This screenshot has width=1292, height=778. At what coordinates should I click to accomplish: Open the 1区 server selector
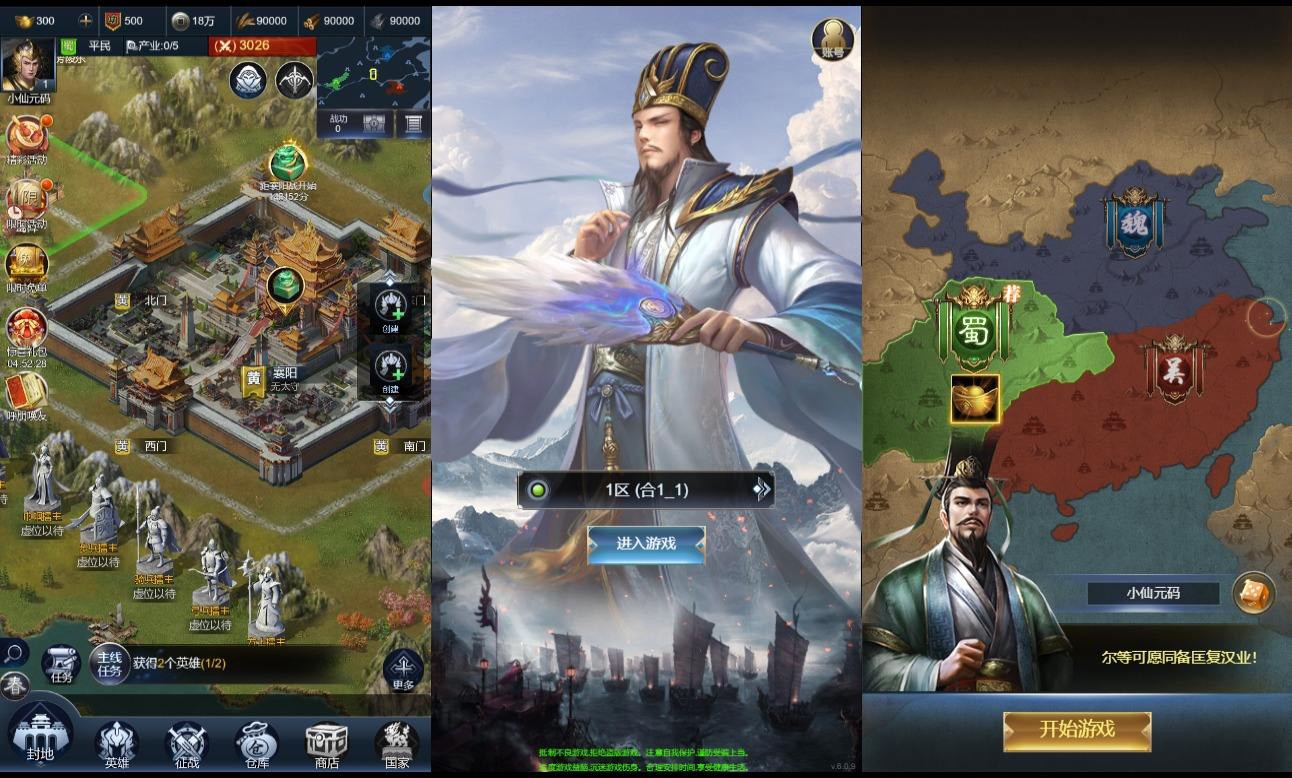tap(646, 490)
